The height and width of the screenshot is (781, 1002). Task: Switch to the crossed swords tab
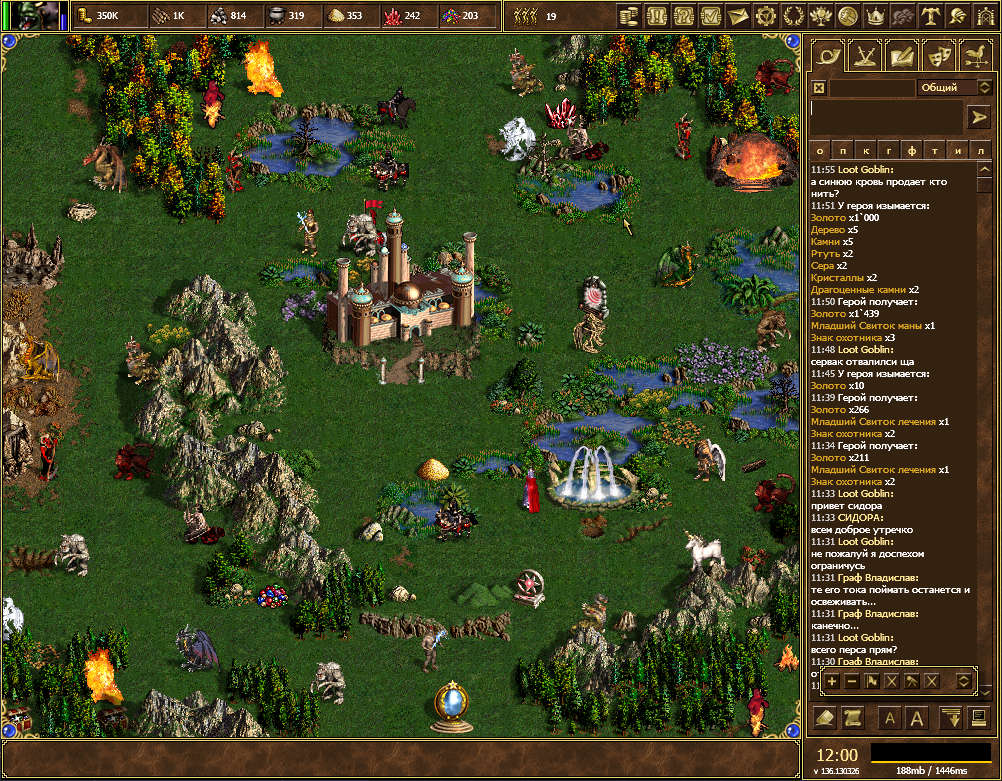pyautogui.click(x=864, y=56)
